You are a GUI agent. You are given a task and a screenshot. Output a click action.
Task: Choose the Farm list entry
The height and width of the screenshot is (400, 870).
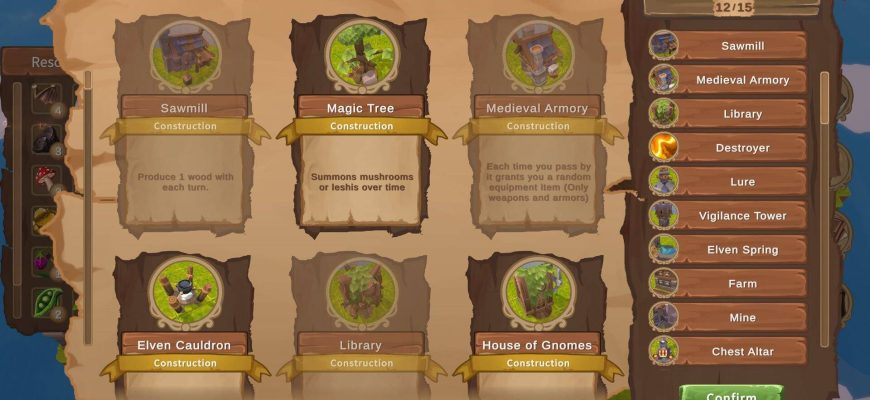pos(741,284)
